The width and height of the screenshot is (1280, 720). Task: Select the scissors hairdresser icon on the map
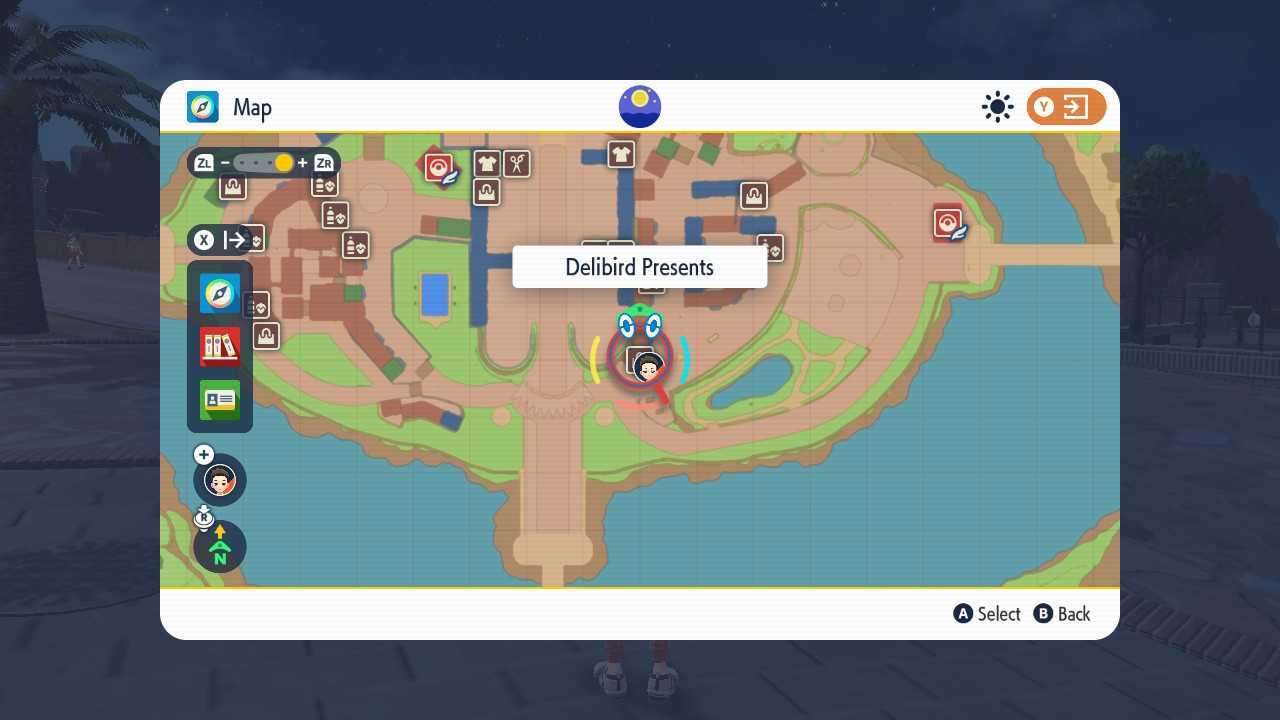pyautogui.click(x=518, y=165)
